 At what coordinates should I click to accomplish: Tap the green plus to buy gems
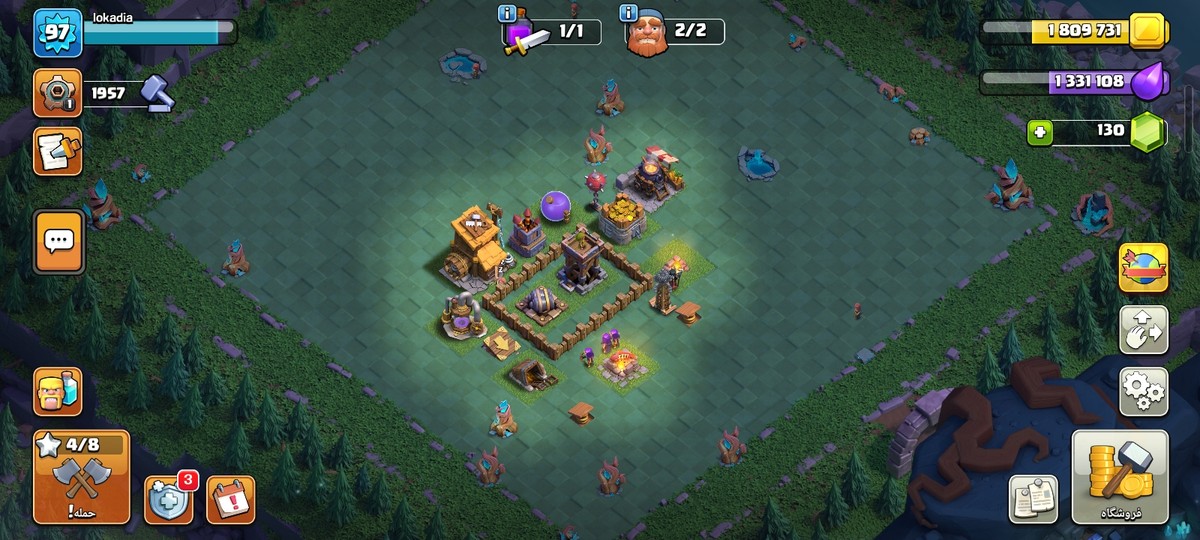coord(1040,131)
